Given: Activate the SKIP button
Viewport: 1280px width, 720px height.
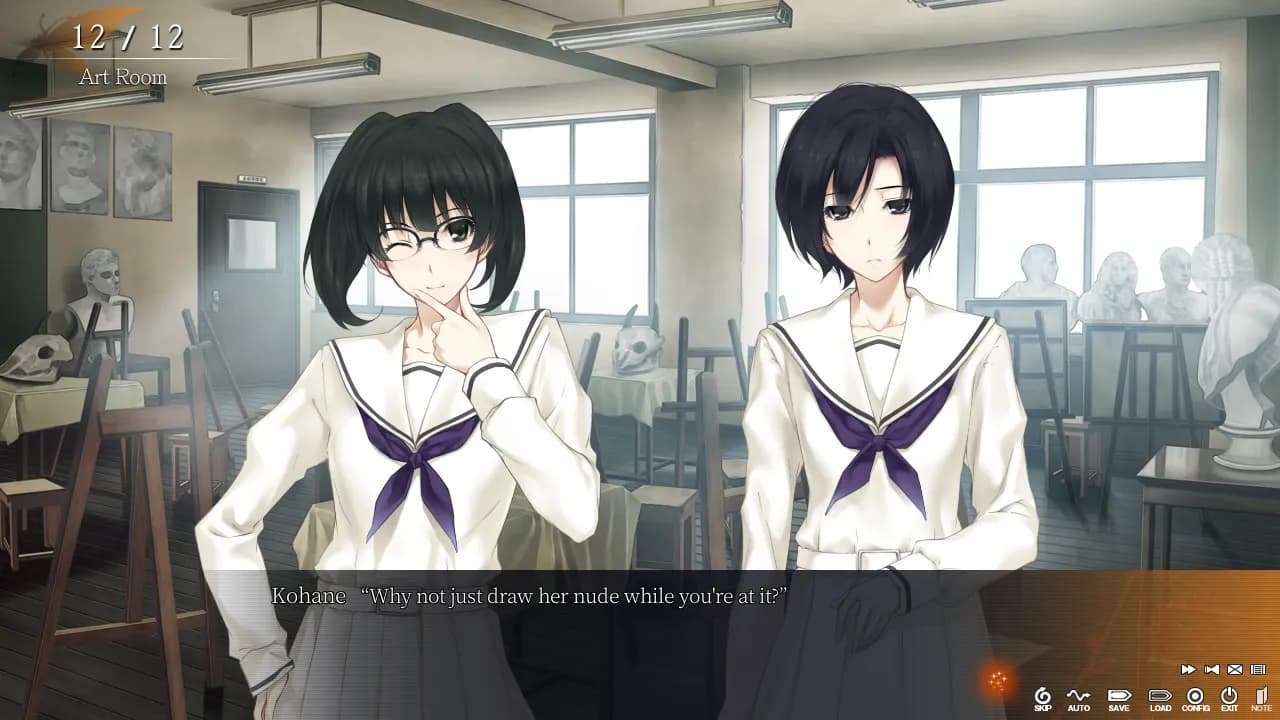Looking at the screenshot, I should 1043,698.
